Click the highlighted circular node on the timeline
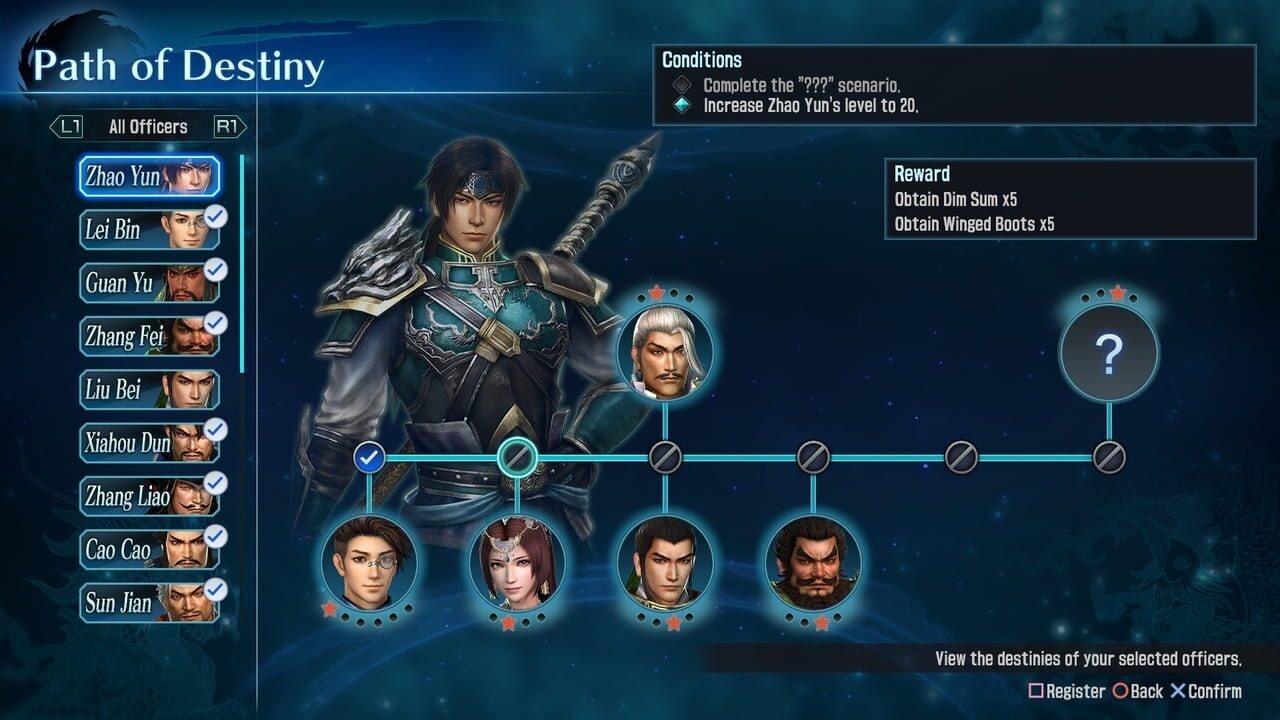Image resolution: width=1280 pixels, height=720 pixels. [x=517, y=458]
